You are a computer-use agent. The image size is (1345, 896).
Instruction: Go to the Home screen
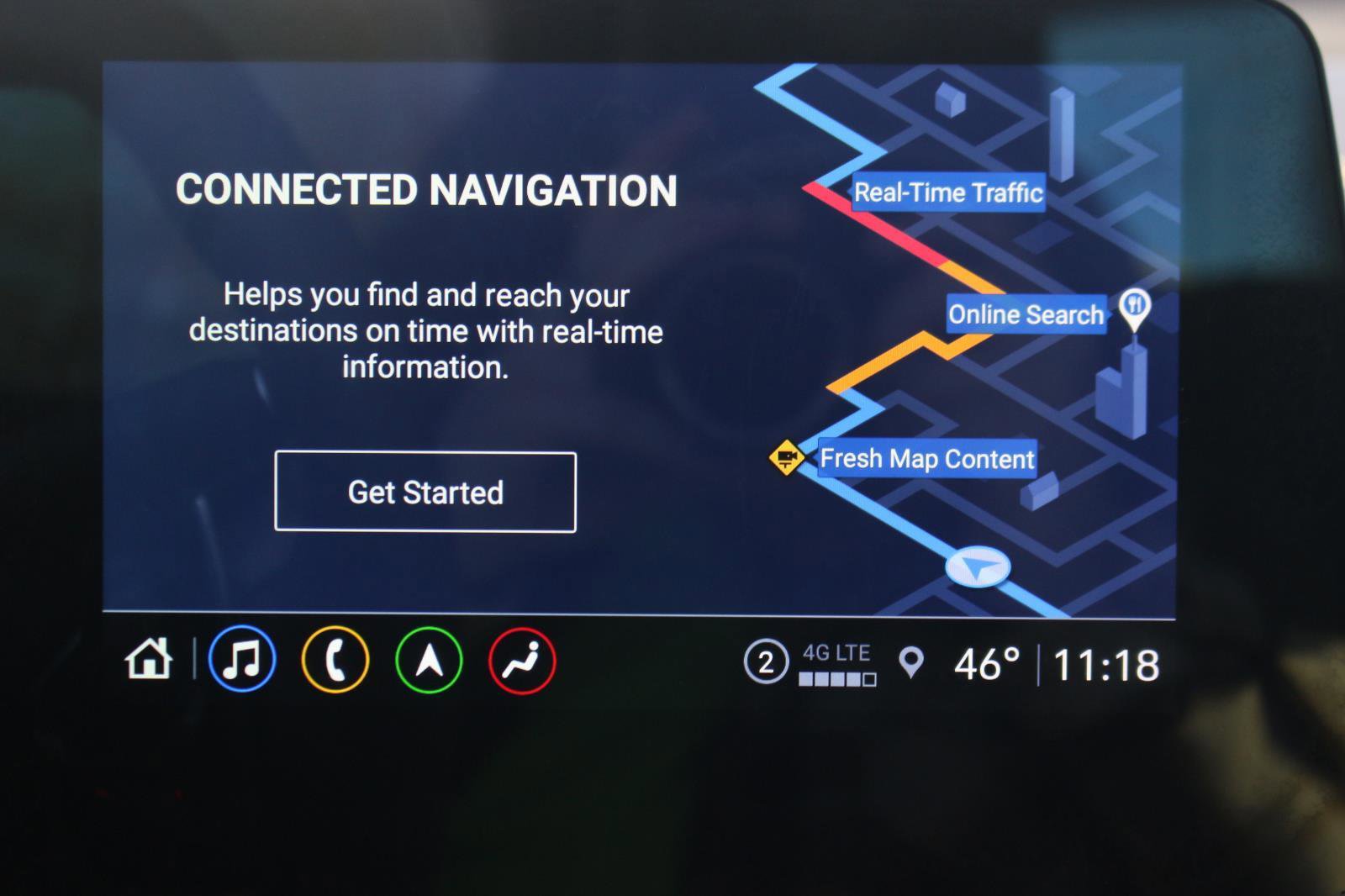click(x=149, y=659)
